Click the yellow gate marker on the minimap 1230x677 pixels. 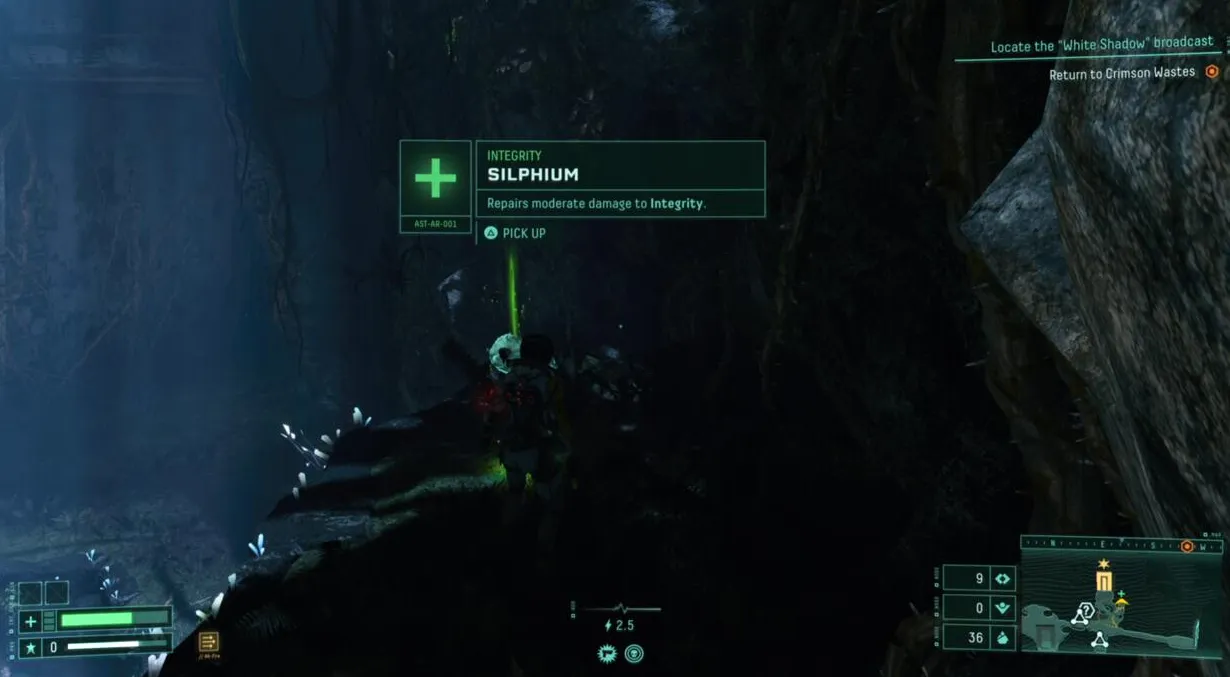[x=1104, y=582]
